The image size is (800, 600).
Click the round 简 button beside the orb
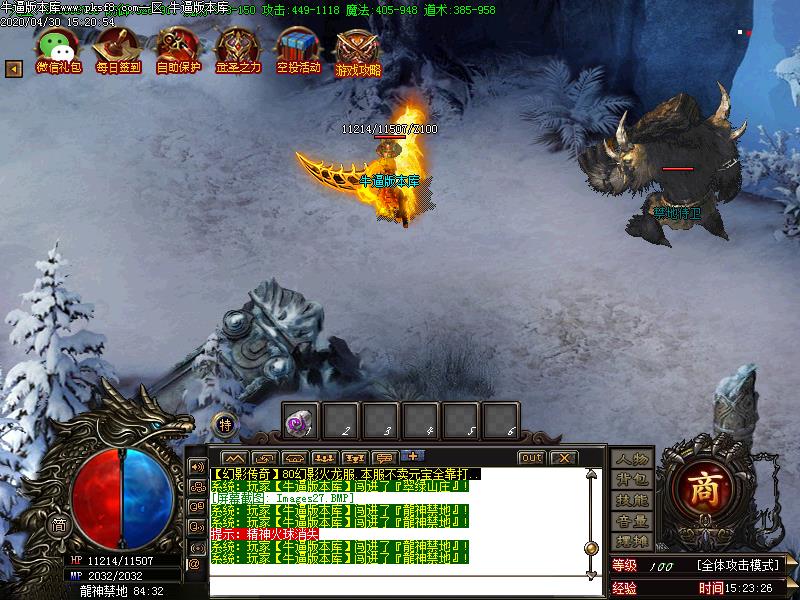[59, 525]
